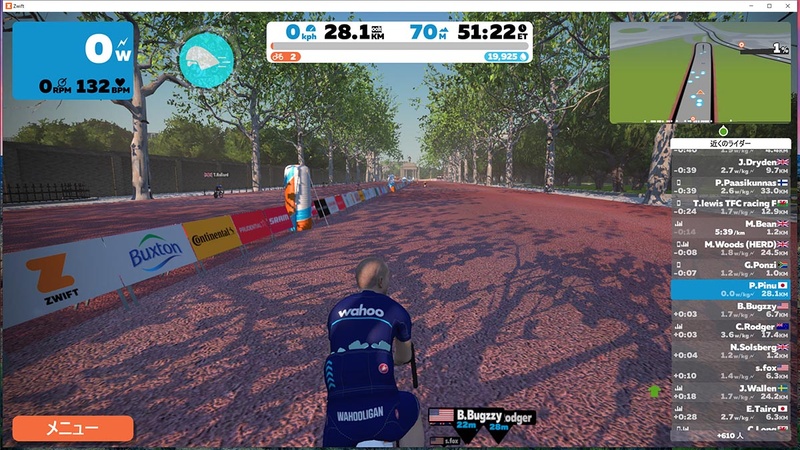This screenshot has height=450, width=800.
Task: Activate the aero helmet power-up icon
Action: click(207, 60)
